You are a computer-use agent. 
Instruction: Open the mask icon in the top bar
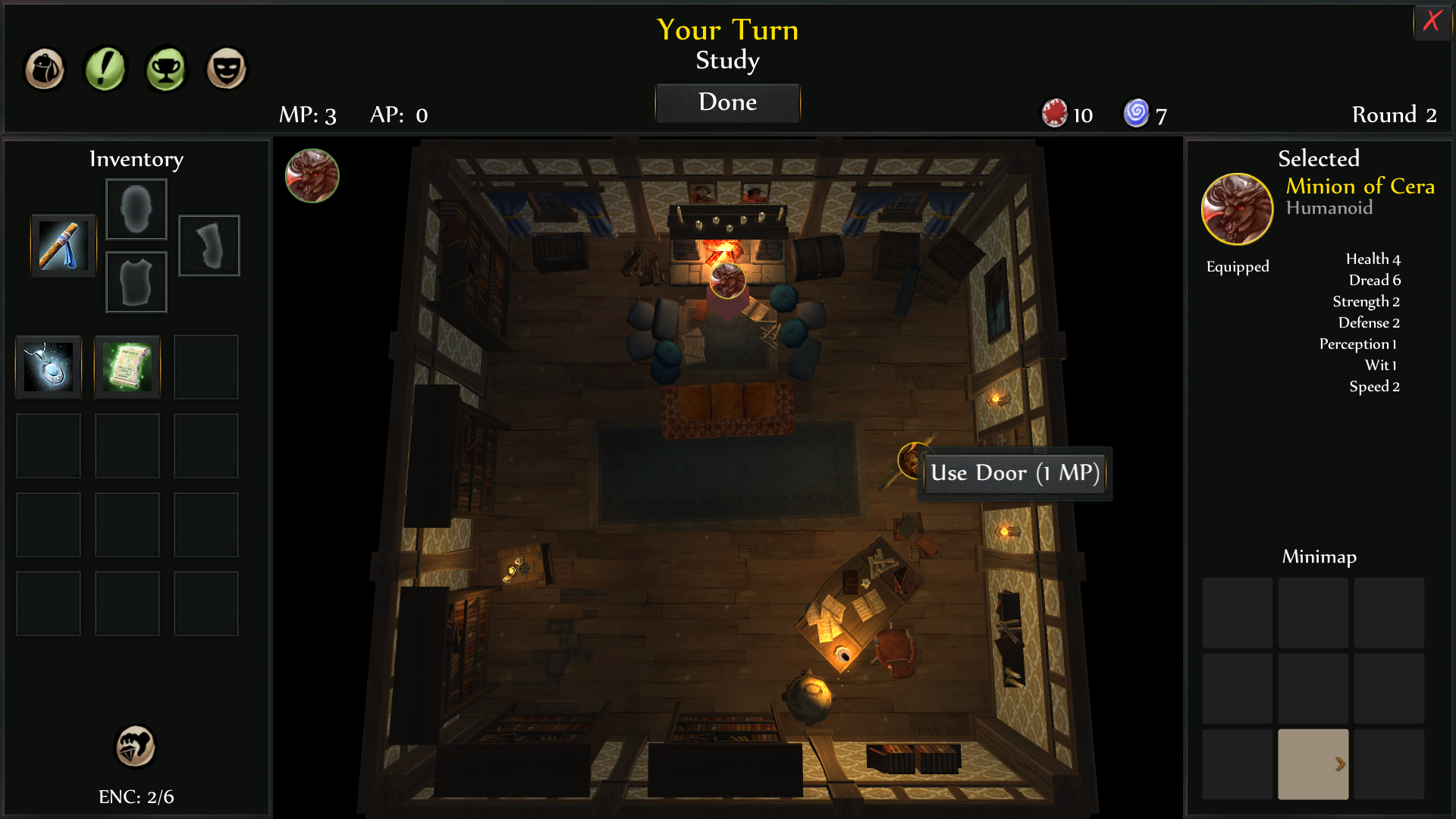(x=227, y=70)
